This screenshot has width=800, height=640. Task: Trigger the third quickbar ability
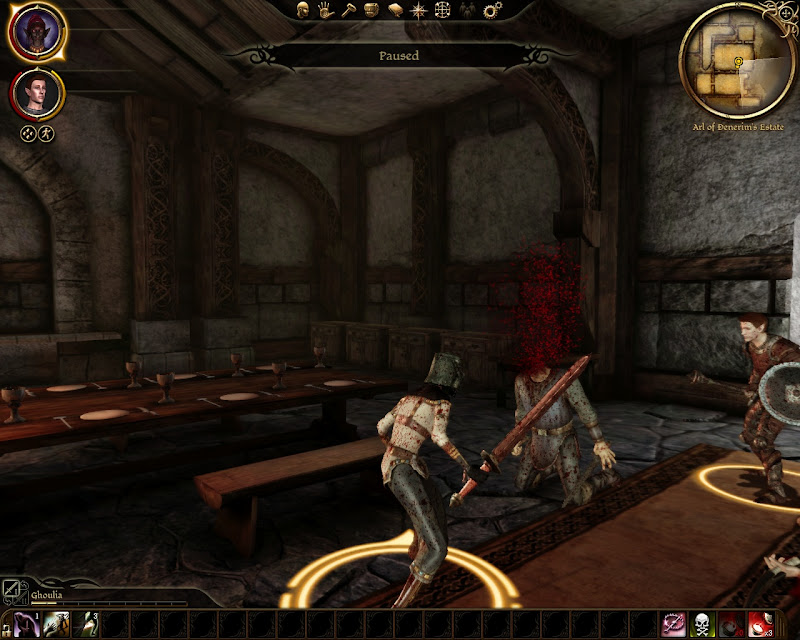pyautogui.click(x=88, y=625)
